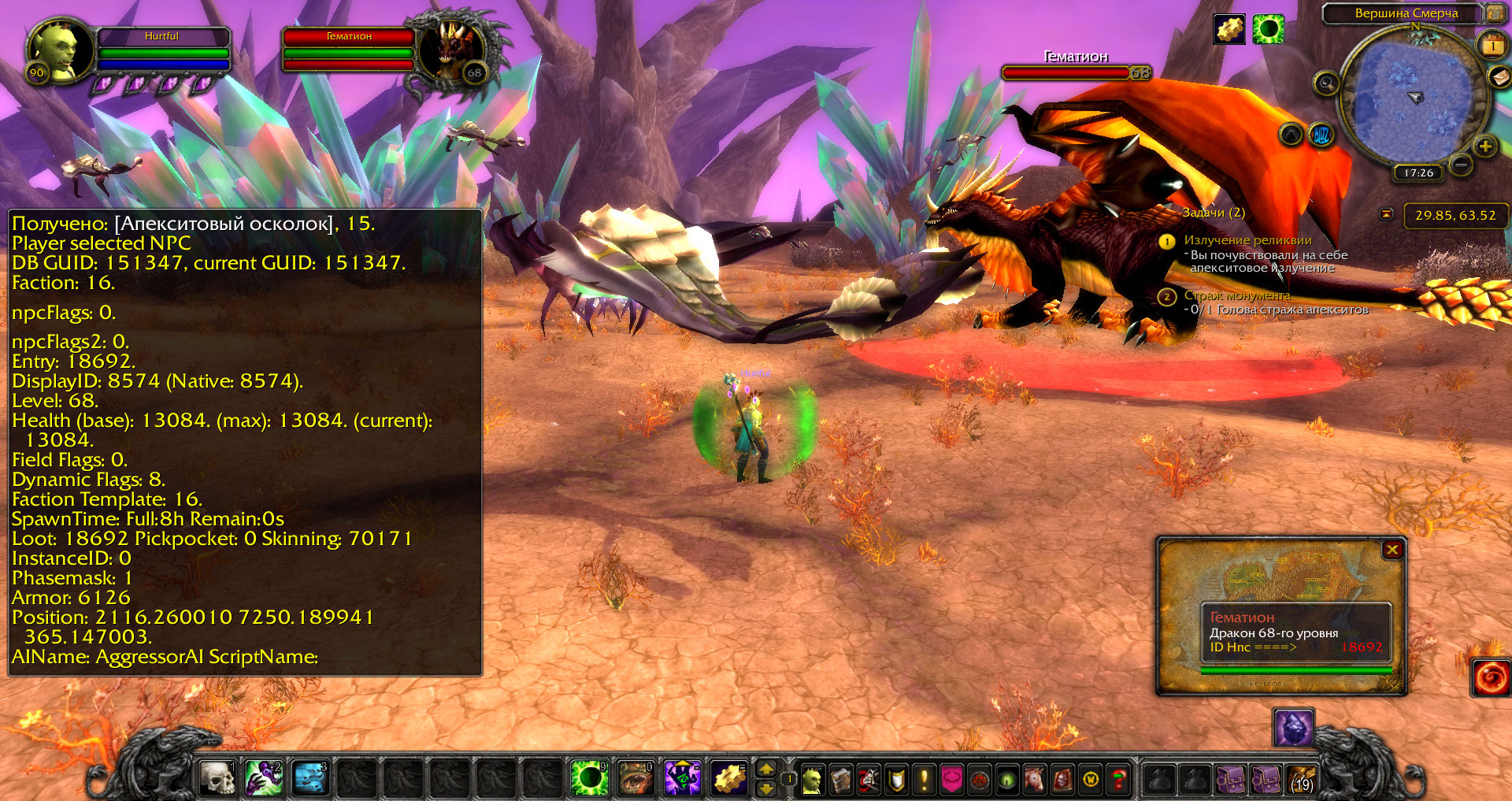
Task: Activate the green dark orb ability in slot 9
Action: coord(589,778)
